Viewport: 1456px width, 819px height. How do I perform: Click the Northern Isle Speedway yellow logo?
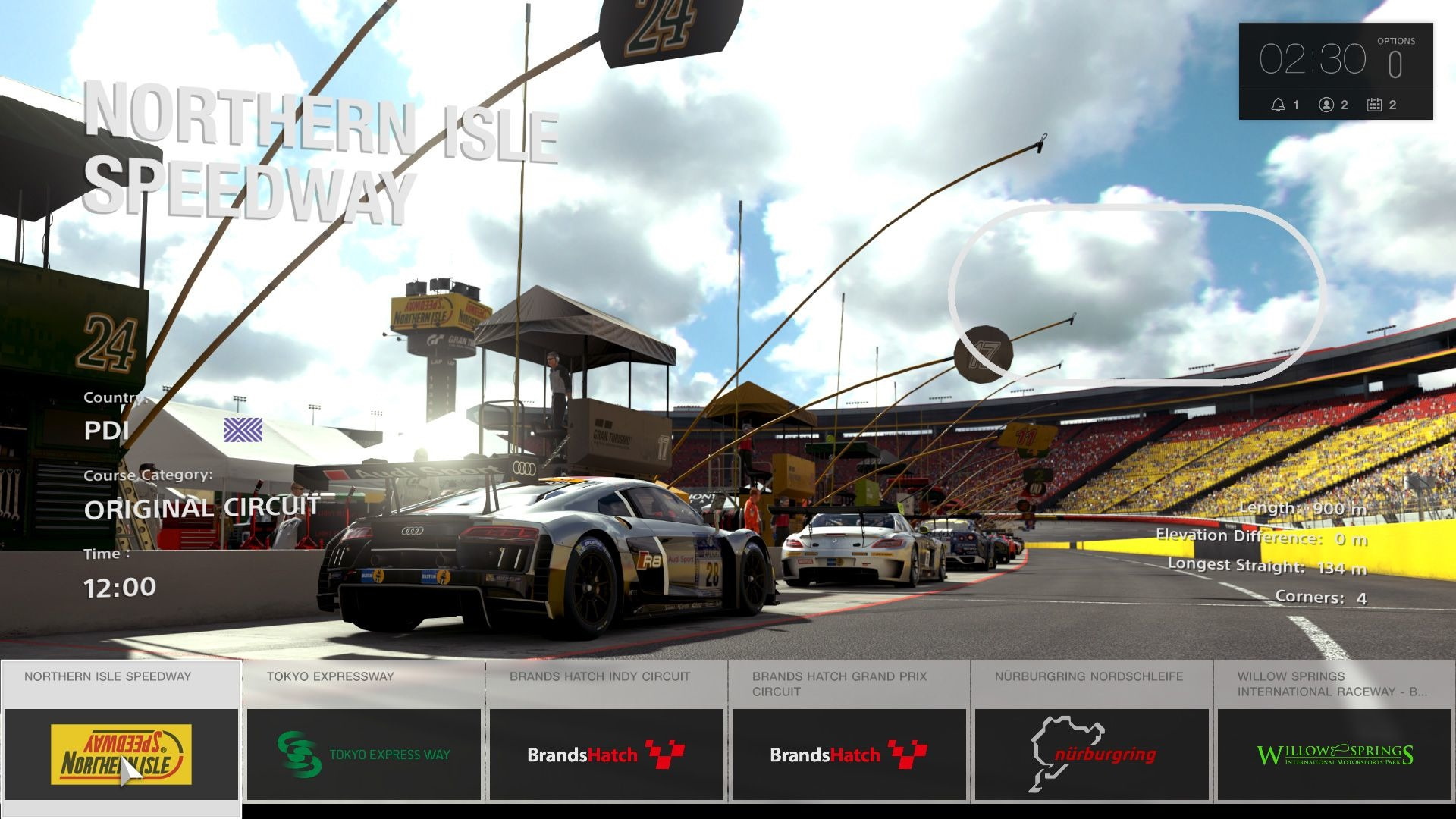pyautogui.click(x=121, y=755)
